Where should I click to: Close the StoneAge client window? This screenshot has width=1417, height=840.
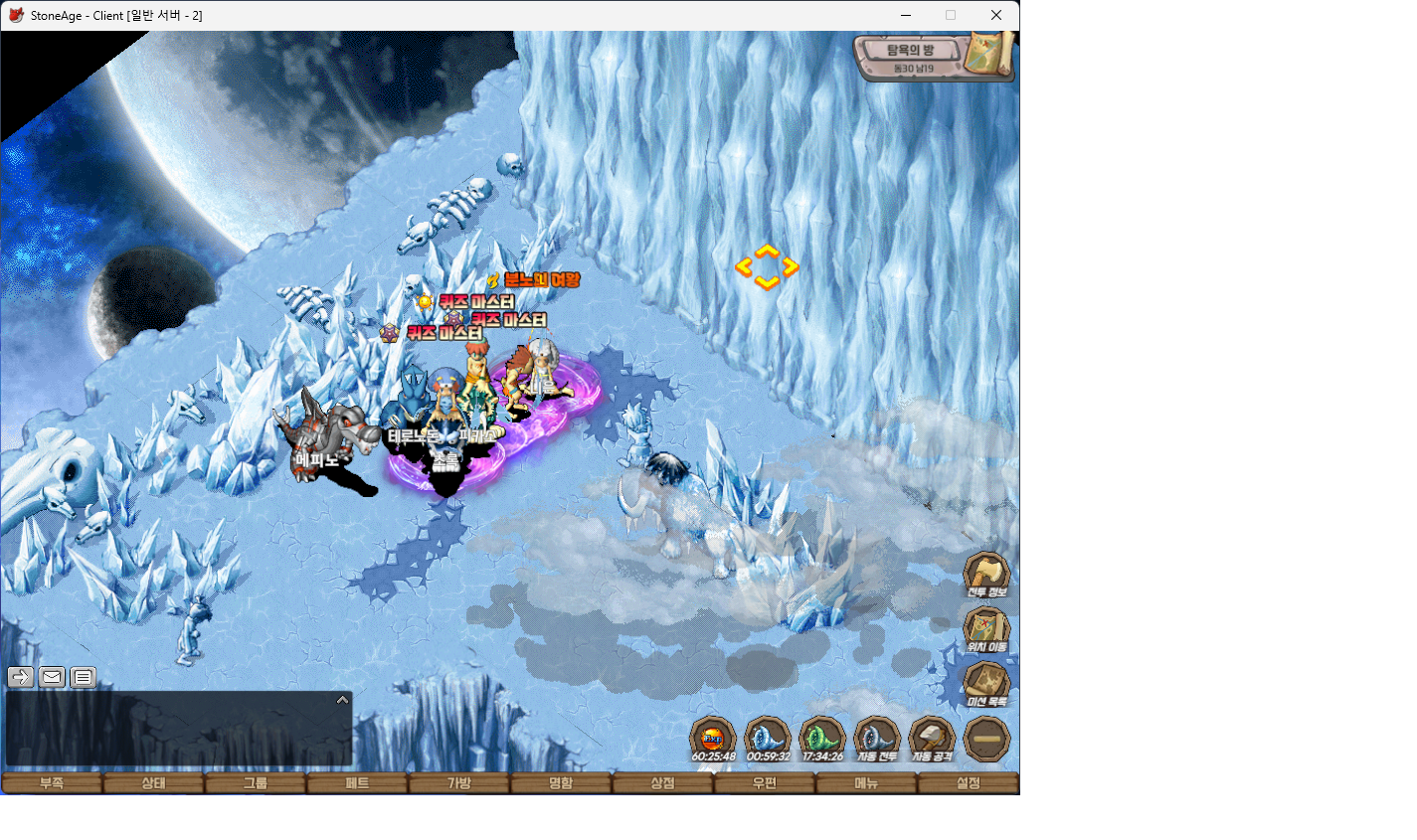pyautogui.click(x=995, y=15)
